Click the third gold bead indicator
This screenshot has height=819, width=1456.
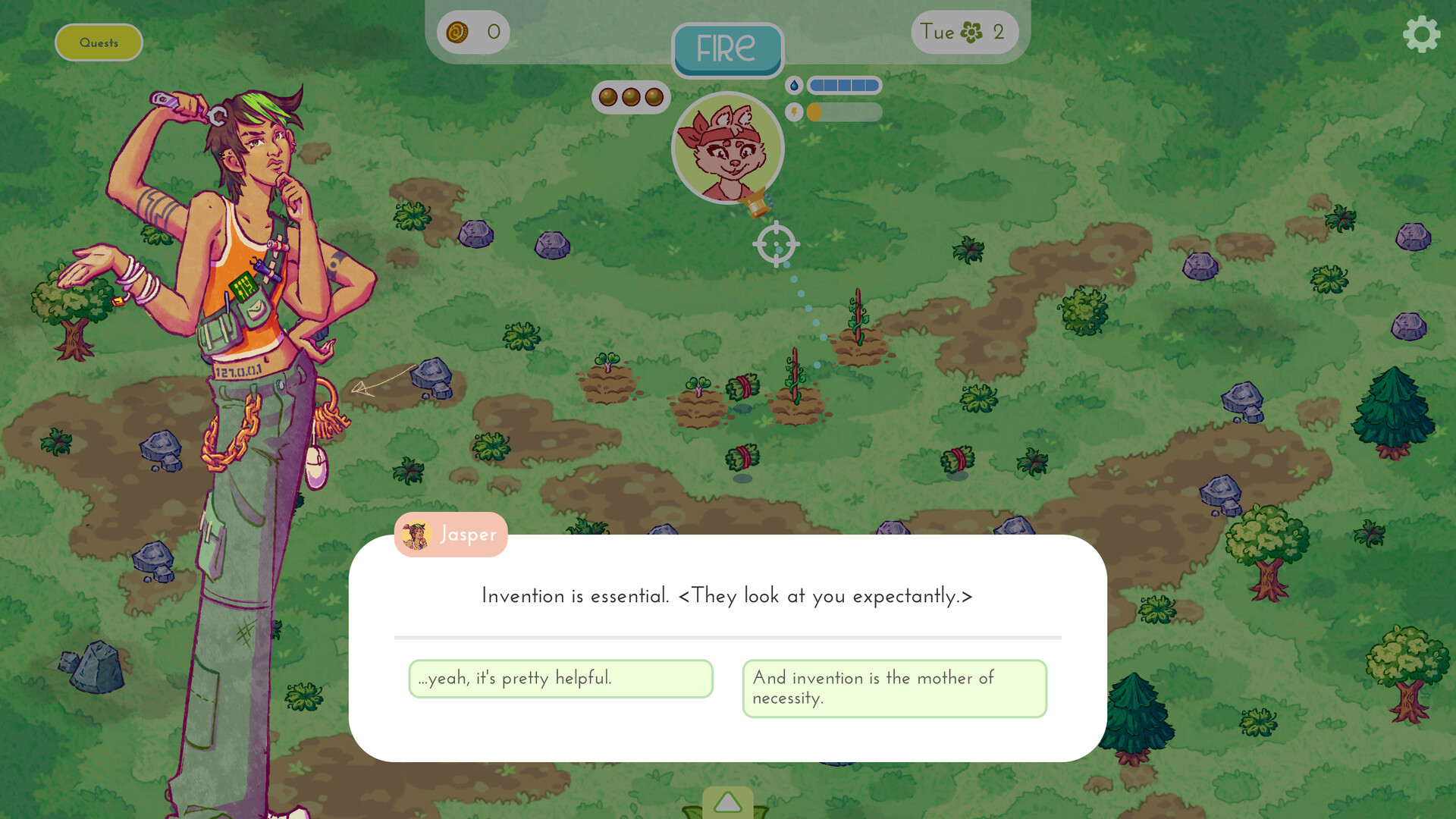[654, 97]
